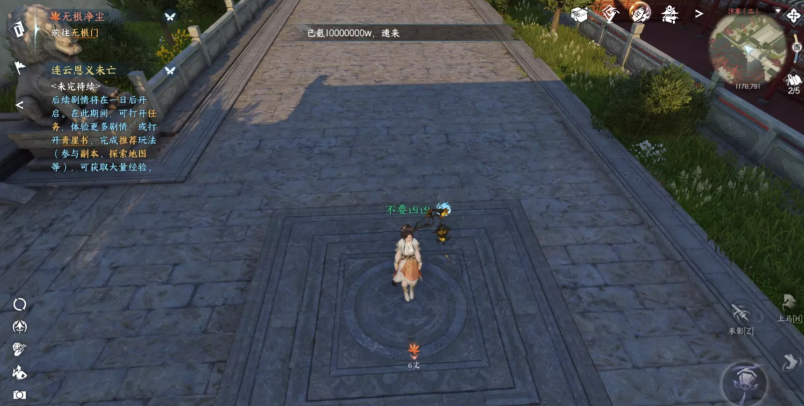The width and height of the screenshot is (804, 406).
Task: Open the gift box icon in the top bar
Action: tap(579, 13)
